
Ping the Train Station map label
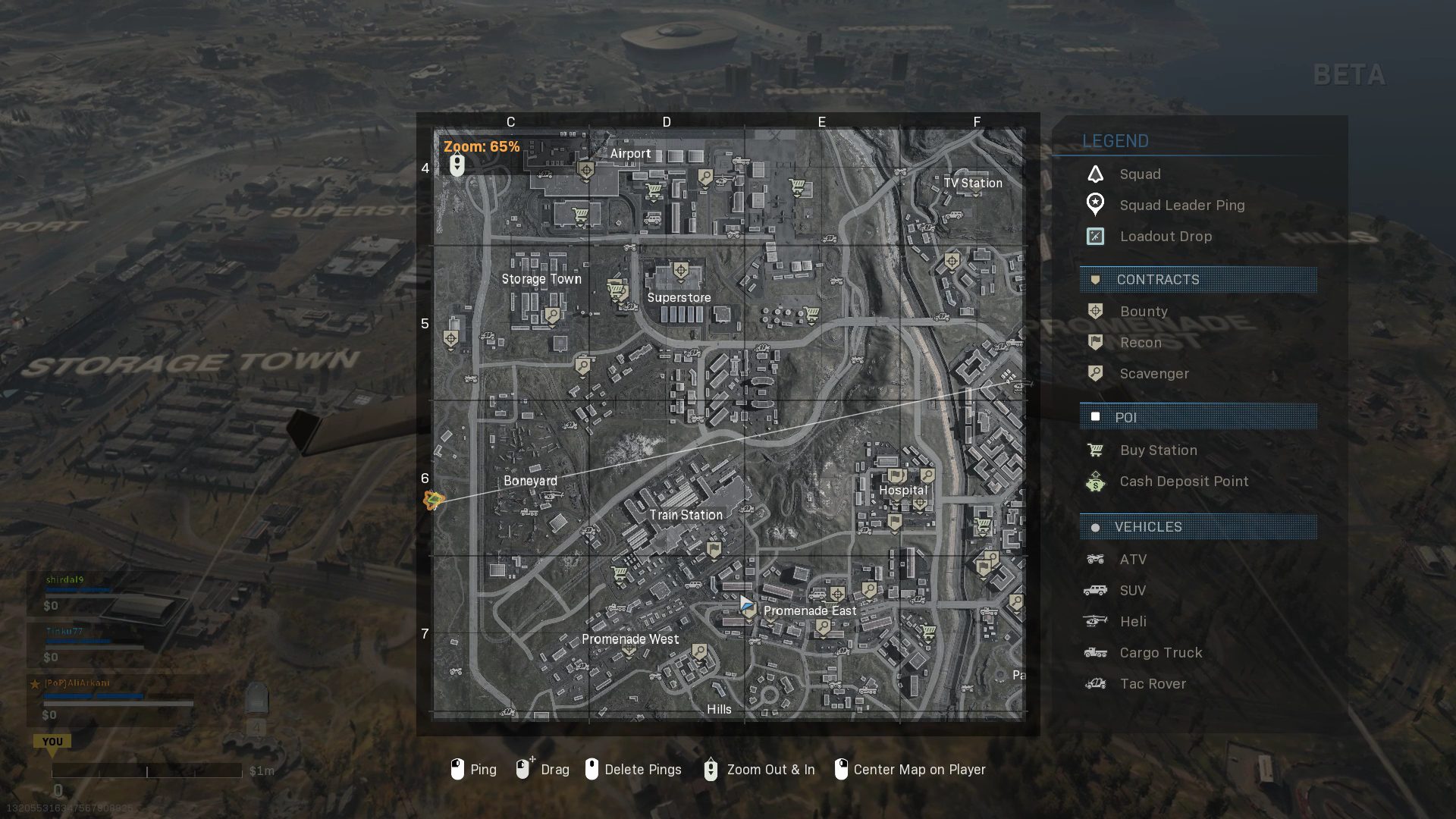[x=686, y=515]
